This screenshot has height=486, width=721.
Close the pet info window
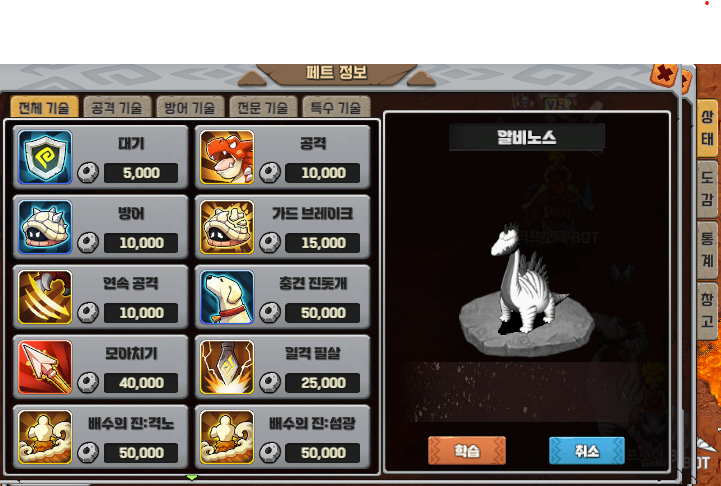(664, 74)
